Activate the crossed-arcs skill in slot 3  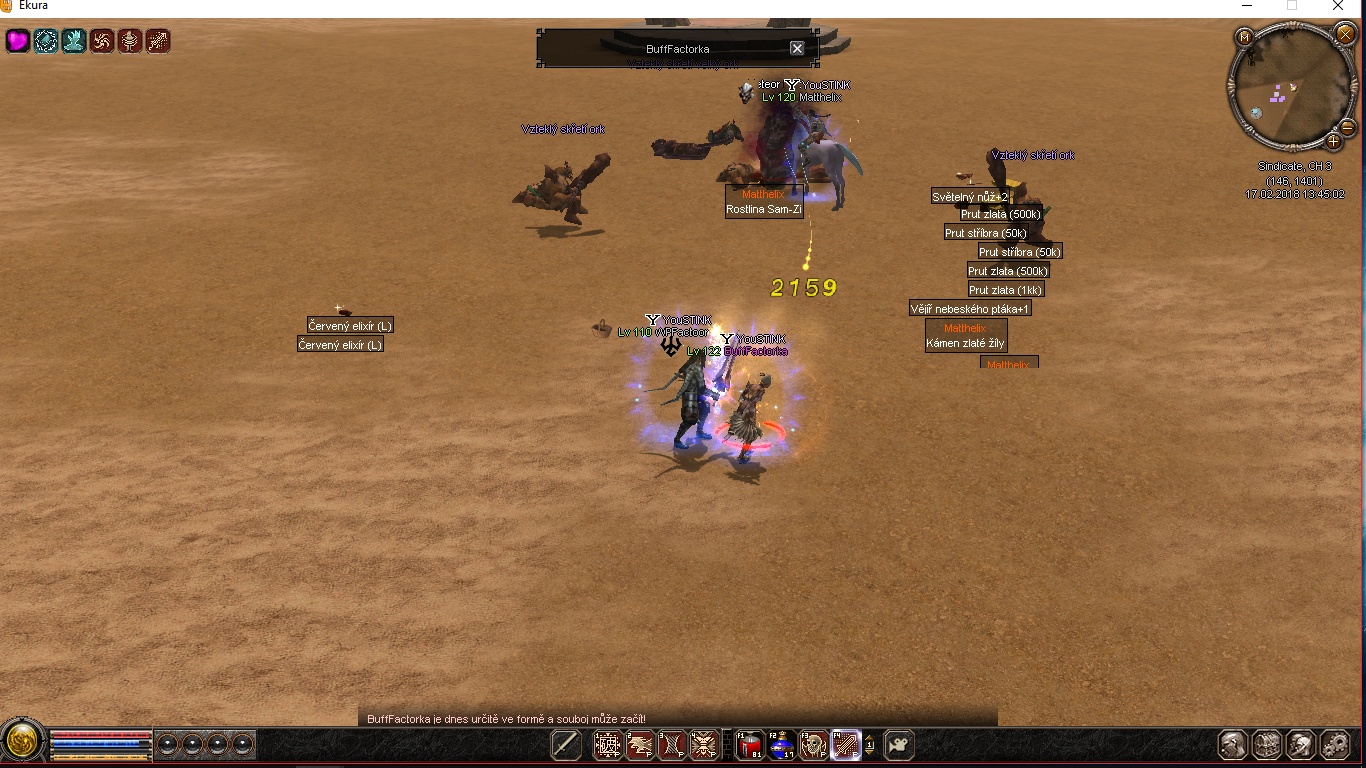[x=672, y=745]
